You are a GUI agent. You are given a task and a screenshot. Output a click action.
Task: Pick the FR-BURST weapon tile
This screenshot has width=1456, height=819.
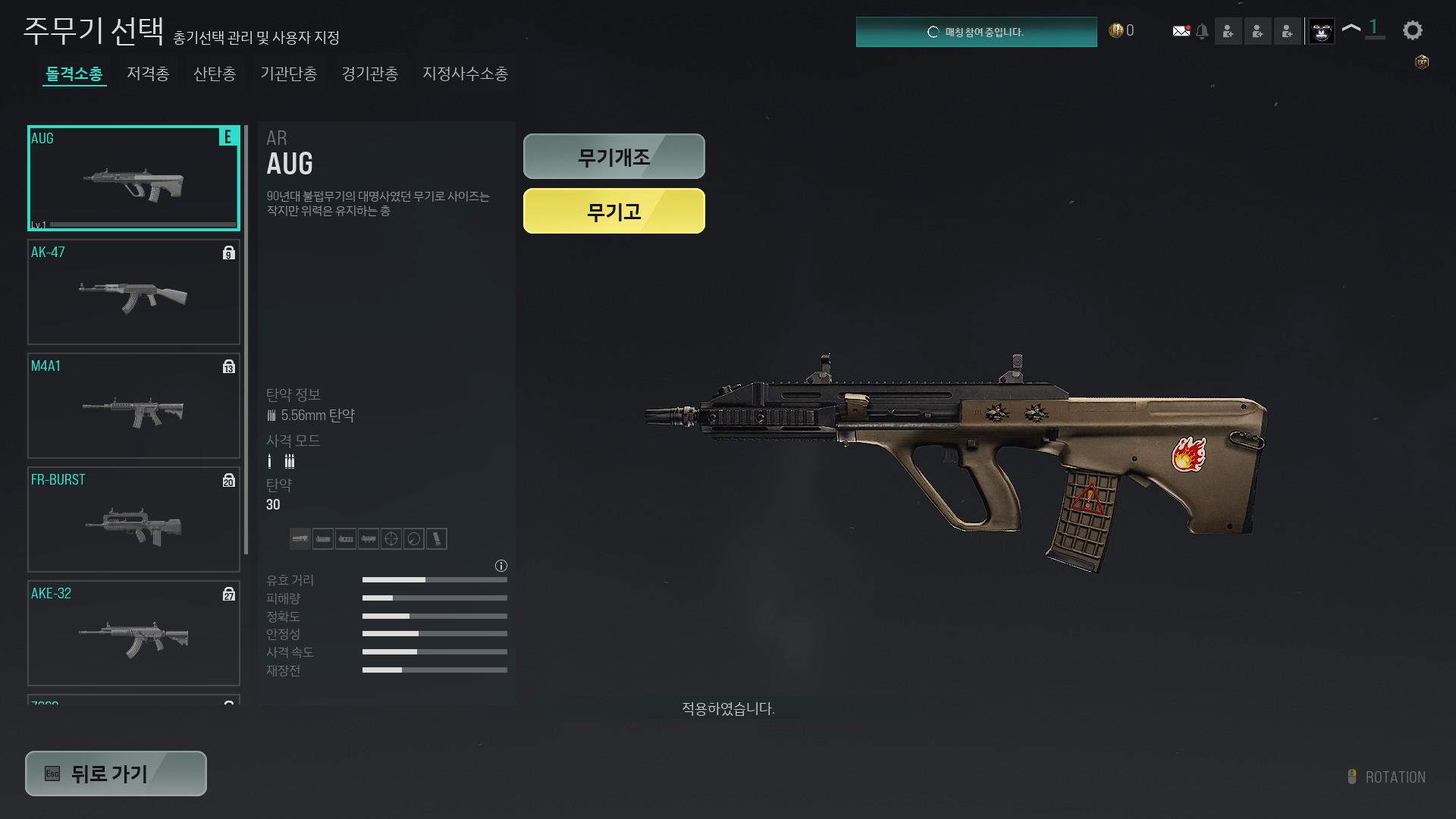coord(133,519)
